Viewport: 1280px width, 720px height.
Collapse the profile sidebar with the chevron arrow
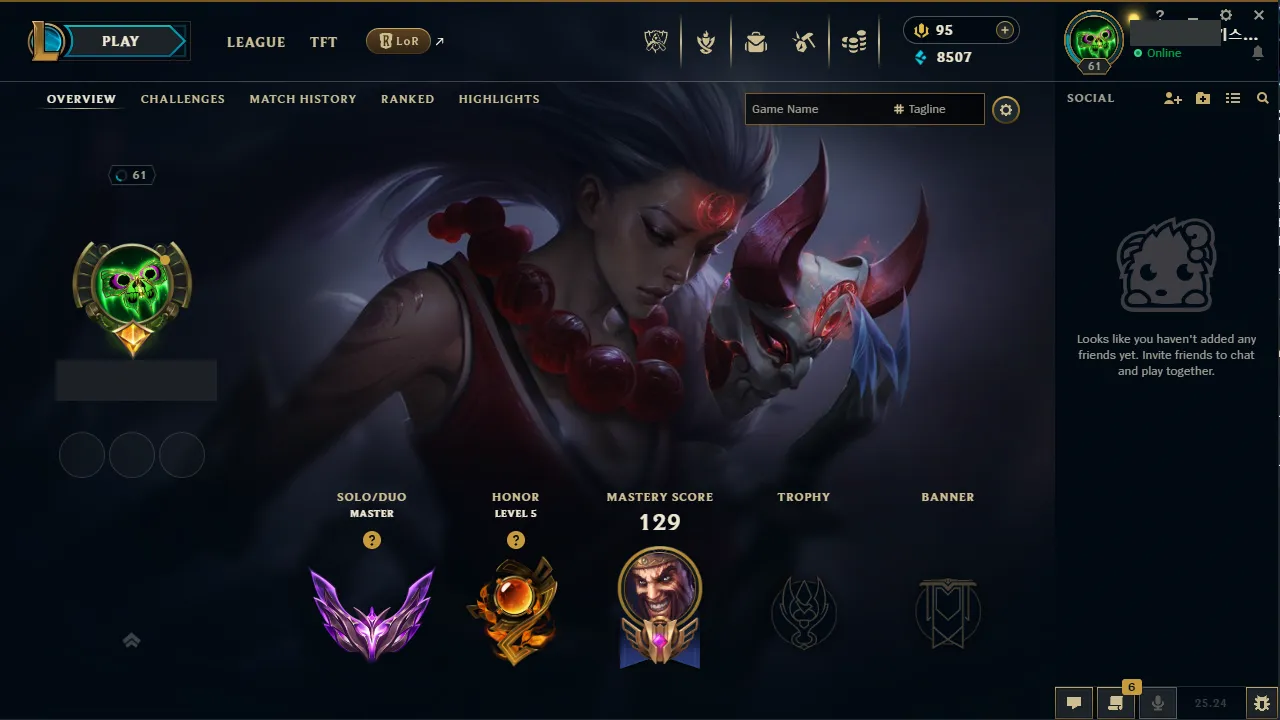pos(131,640)
